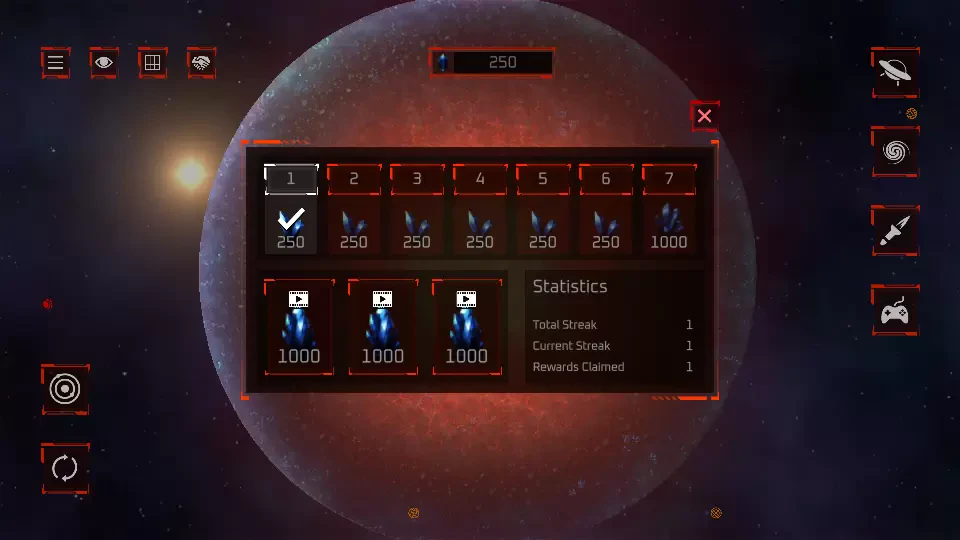Screen dimensions: 960x540
Task: Select the day 7 reward of 1000
Action: click(x=669, y=210)
